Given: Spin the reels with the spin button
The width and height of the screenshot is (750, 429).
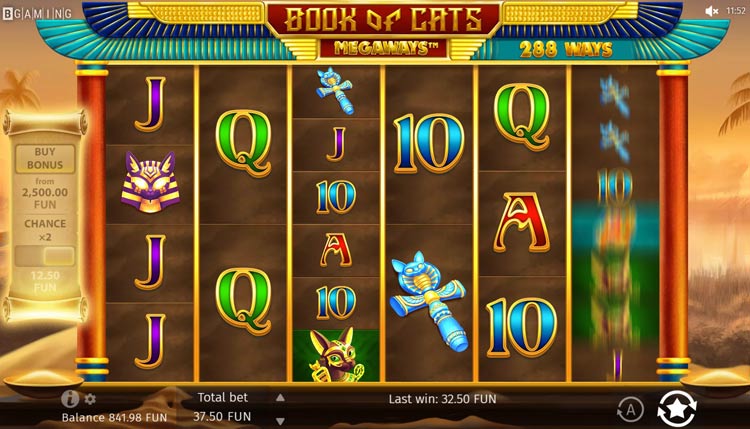Looking at the screenshot, I should (676, 409).
